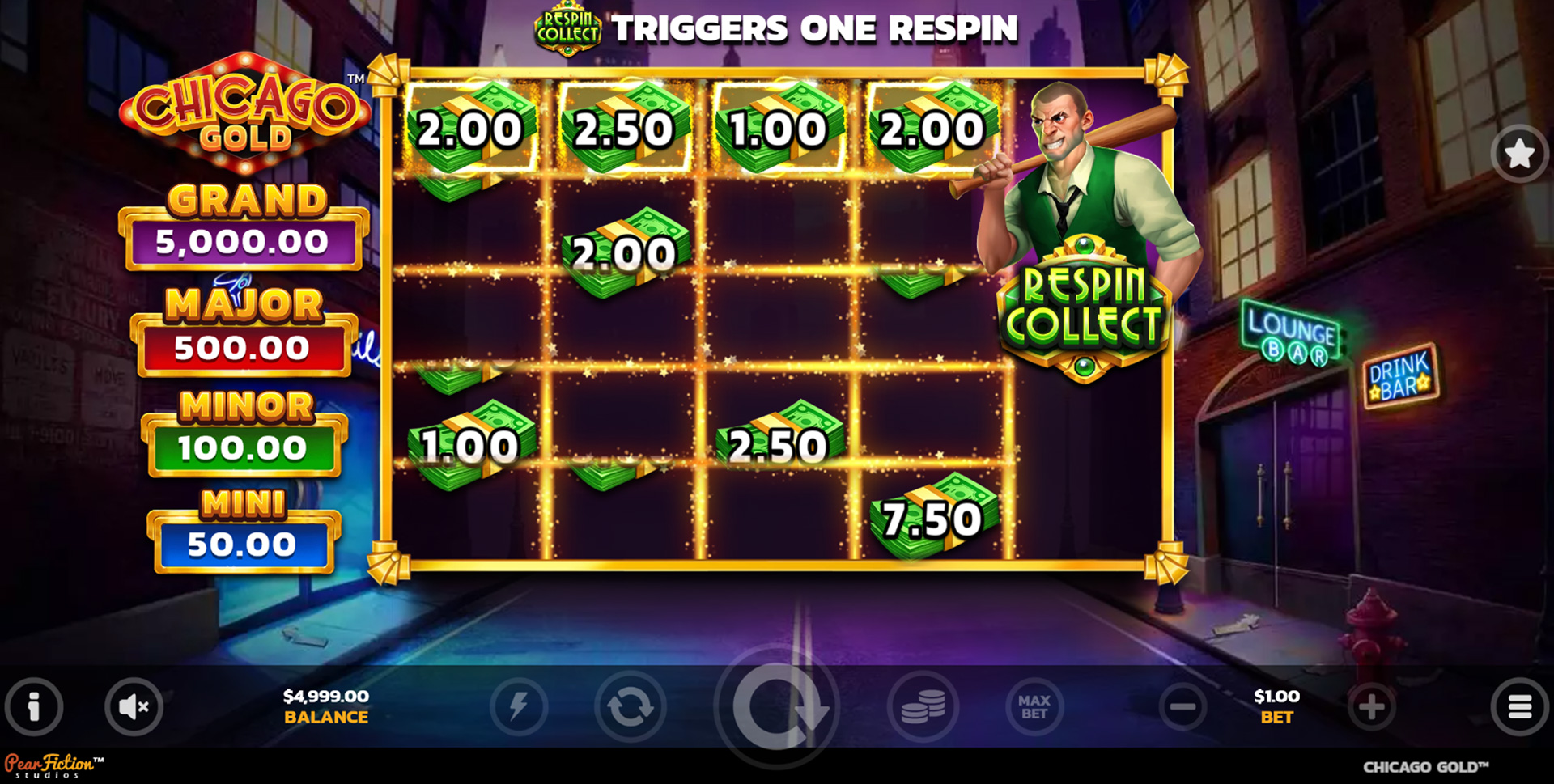Mute the game sound
Screen dimensions: 1554x784
click(x=134, y=706)
